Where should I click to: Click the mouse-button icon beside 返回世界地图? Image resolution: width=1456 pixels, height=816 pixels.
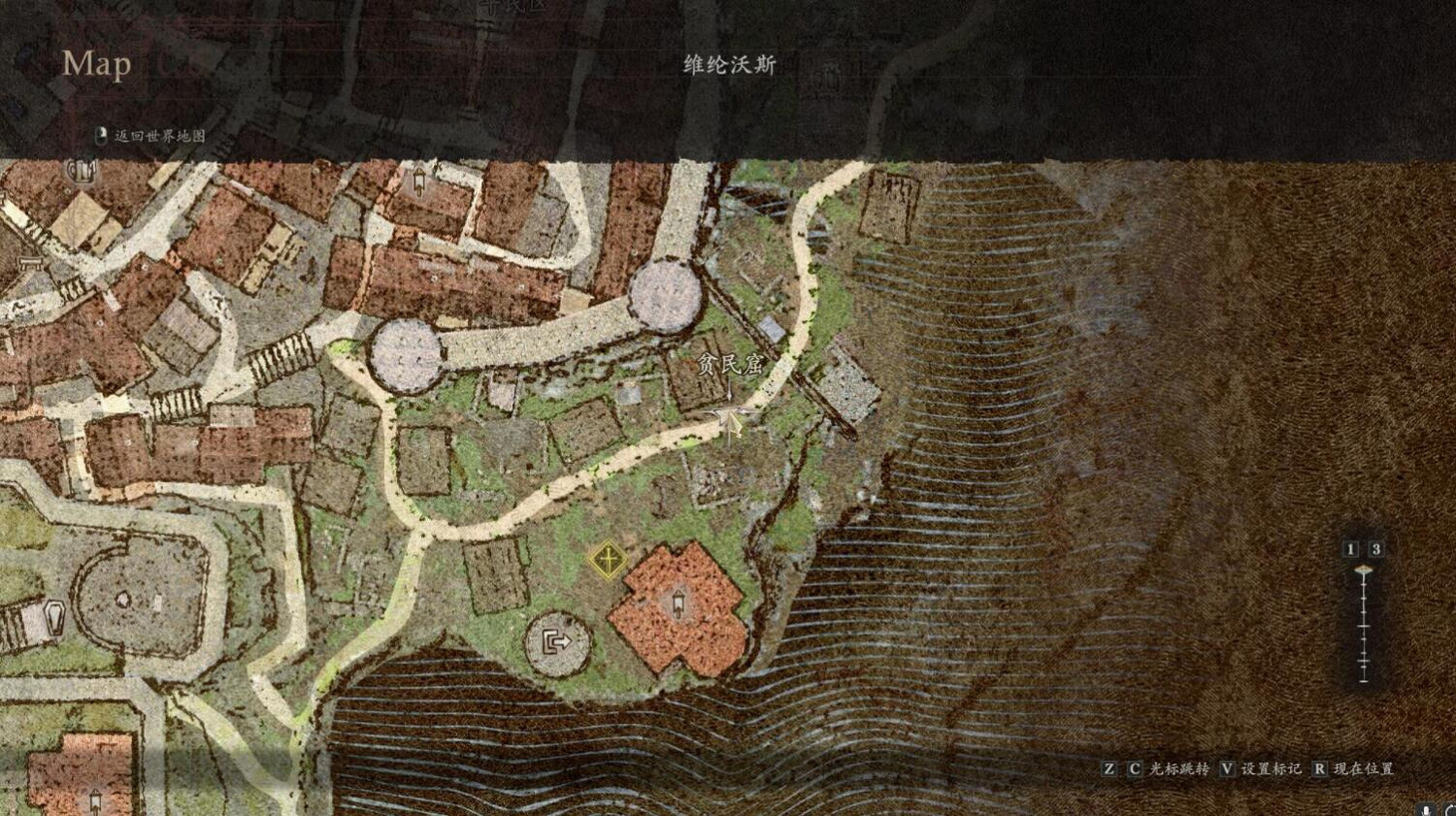[100, 136]
